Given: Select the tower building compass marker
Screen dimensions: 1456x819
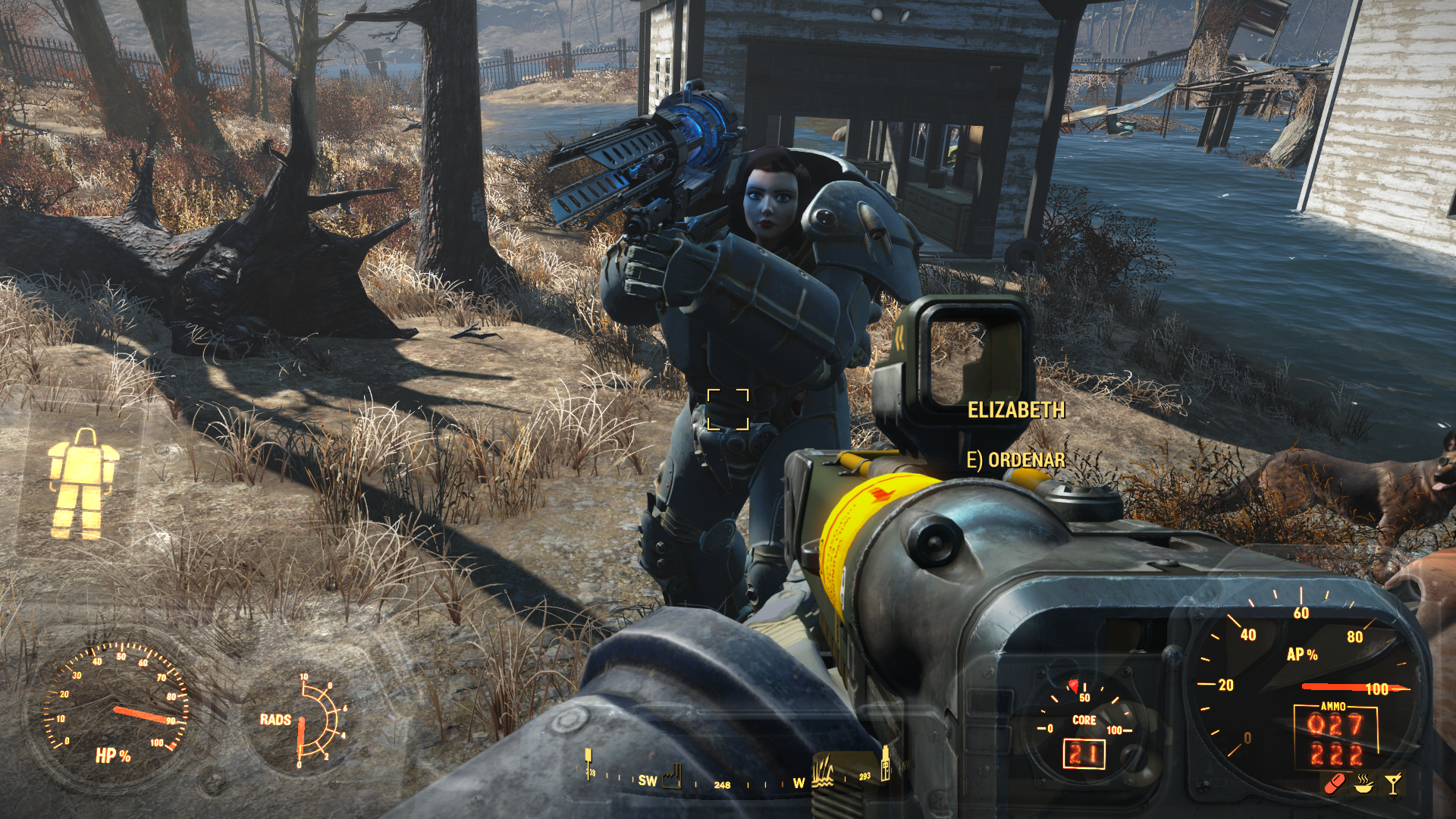Looking at the screenshot, I should click(x=885, y=764).
